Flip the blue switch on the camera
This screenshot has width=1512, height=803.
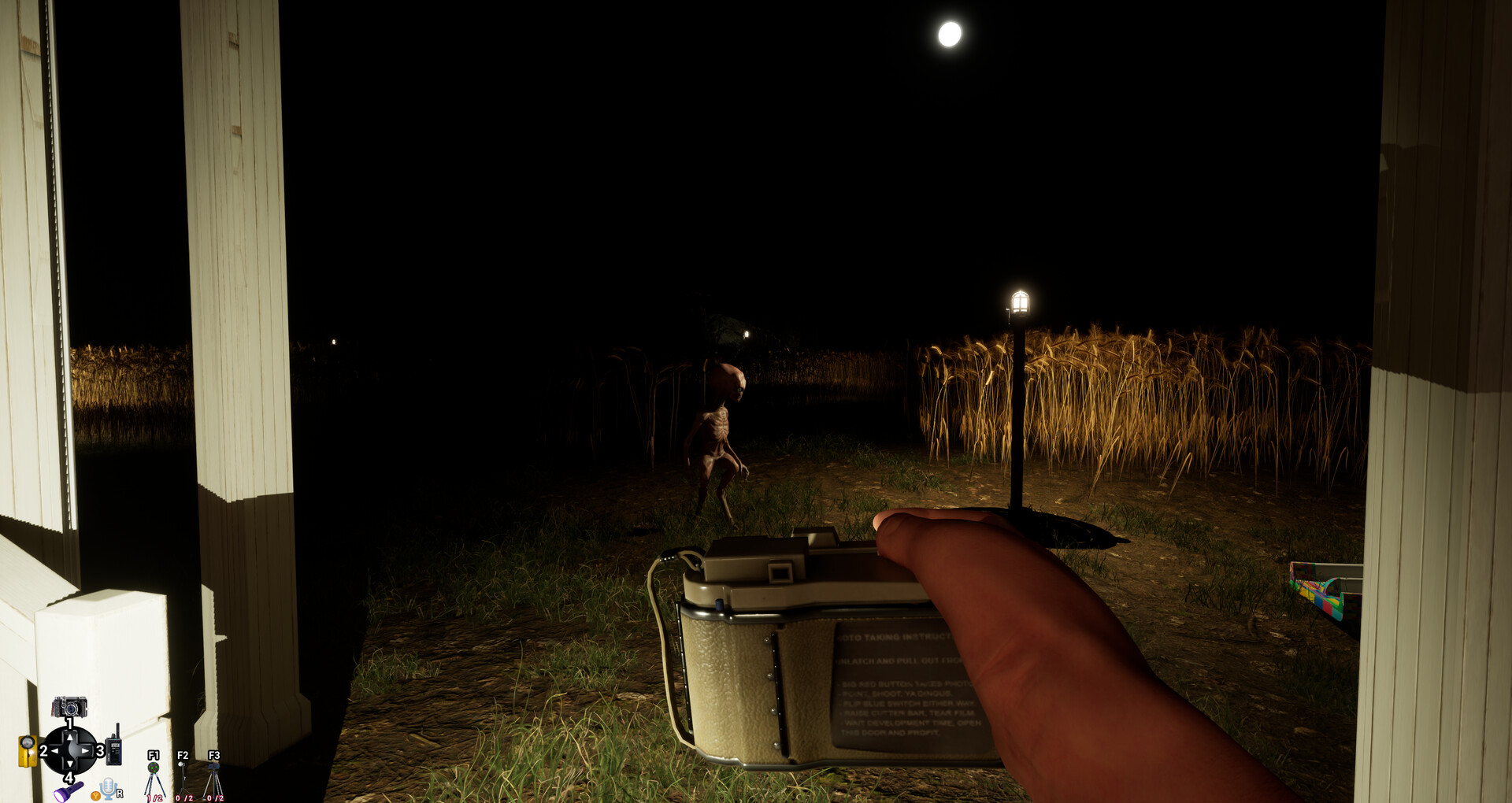tap(719, 603)
